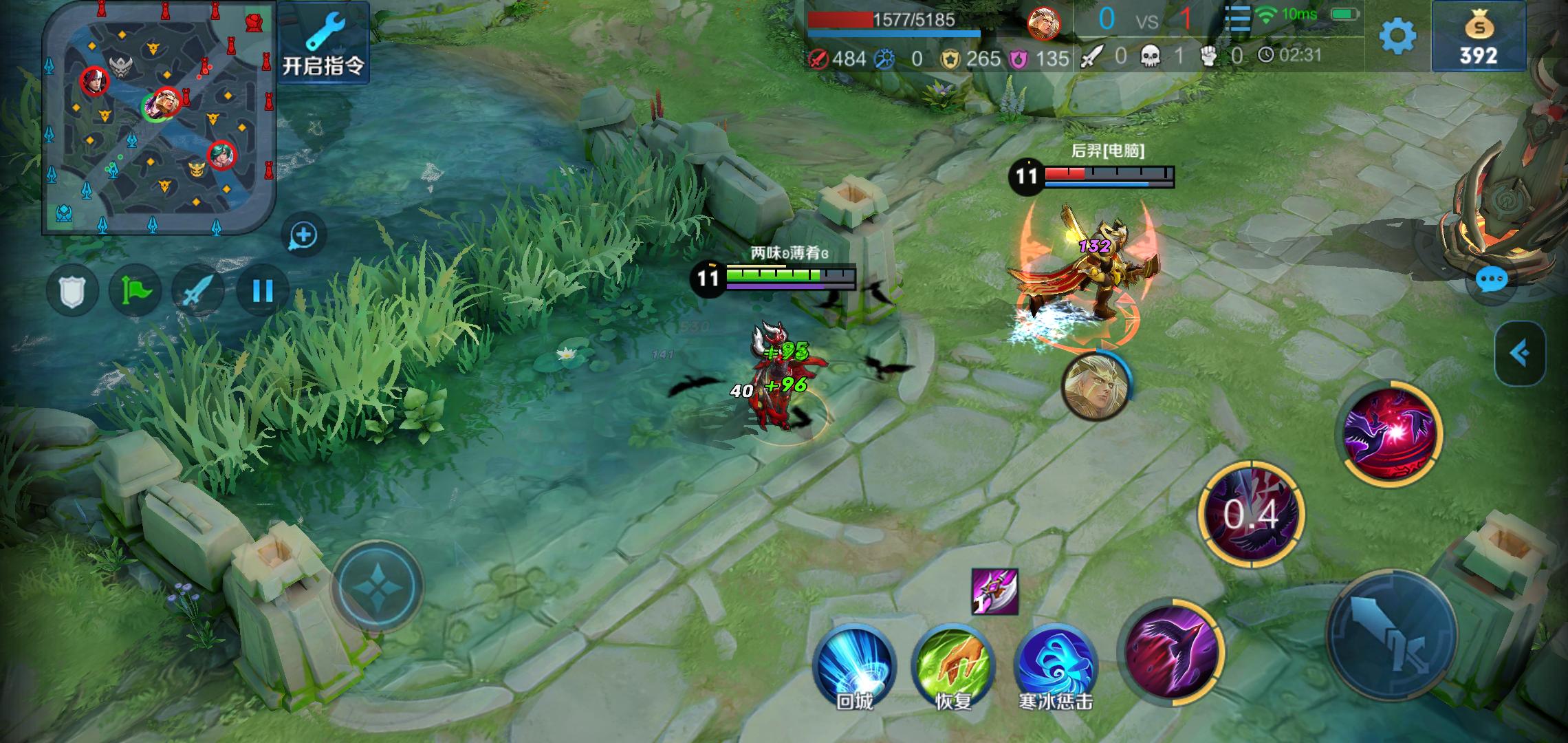This screenshot has height=743, width=1568.
Task: Tap the minimap to view the battlefield
Action: [x=160, y=117]
